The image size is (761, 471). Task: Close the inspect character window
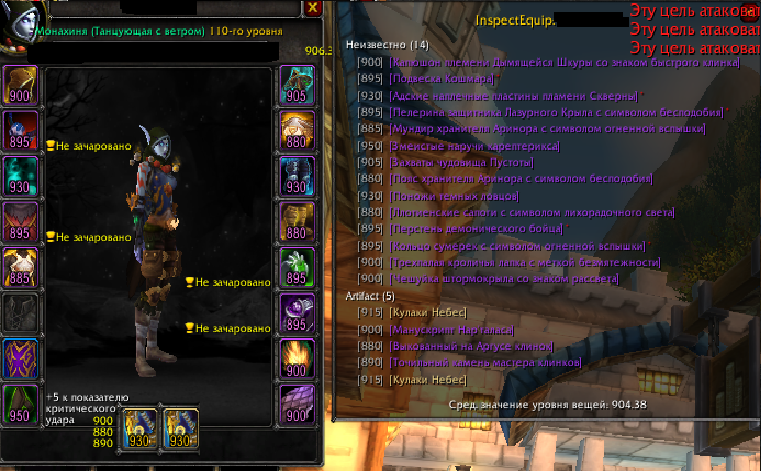(314, 9)
